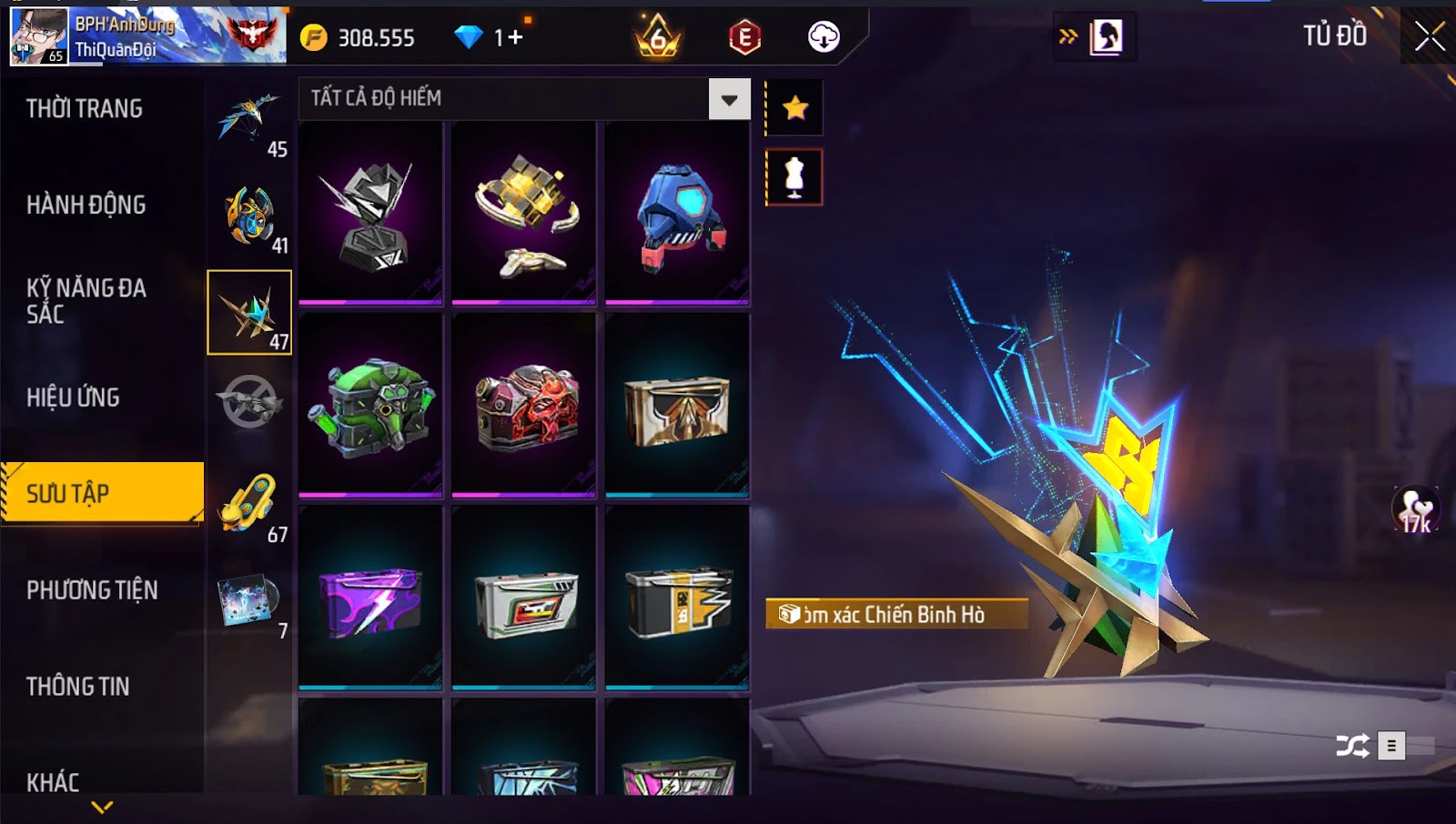Switch to the HÀNH ĐỘNG tab
This screenshot has width=1456, height=824.
86,206
